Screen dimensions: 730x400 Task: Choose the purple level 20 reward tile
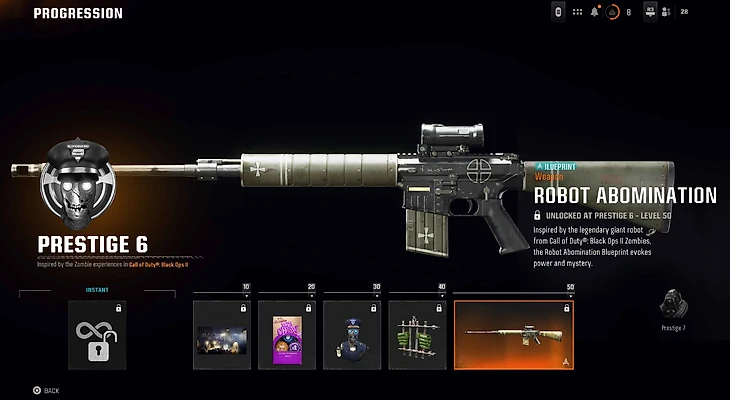pos(287,335)
